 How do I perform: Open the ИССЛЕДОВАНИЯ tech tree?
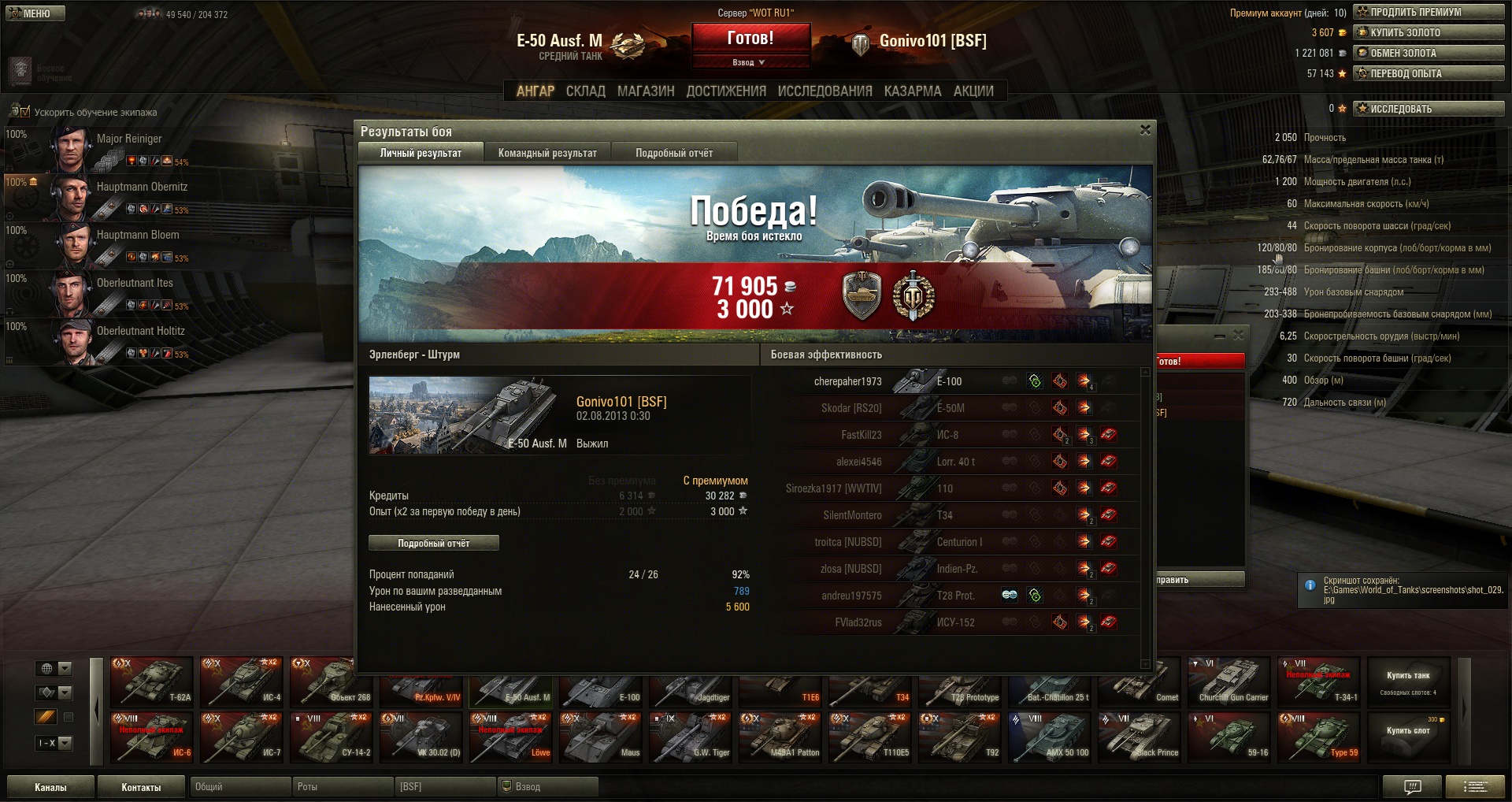click(825, 91)
